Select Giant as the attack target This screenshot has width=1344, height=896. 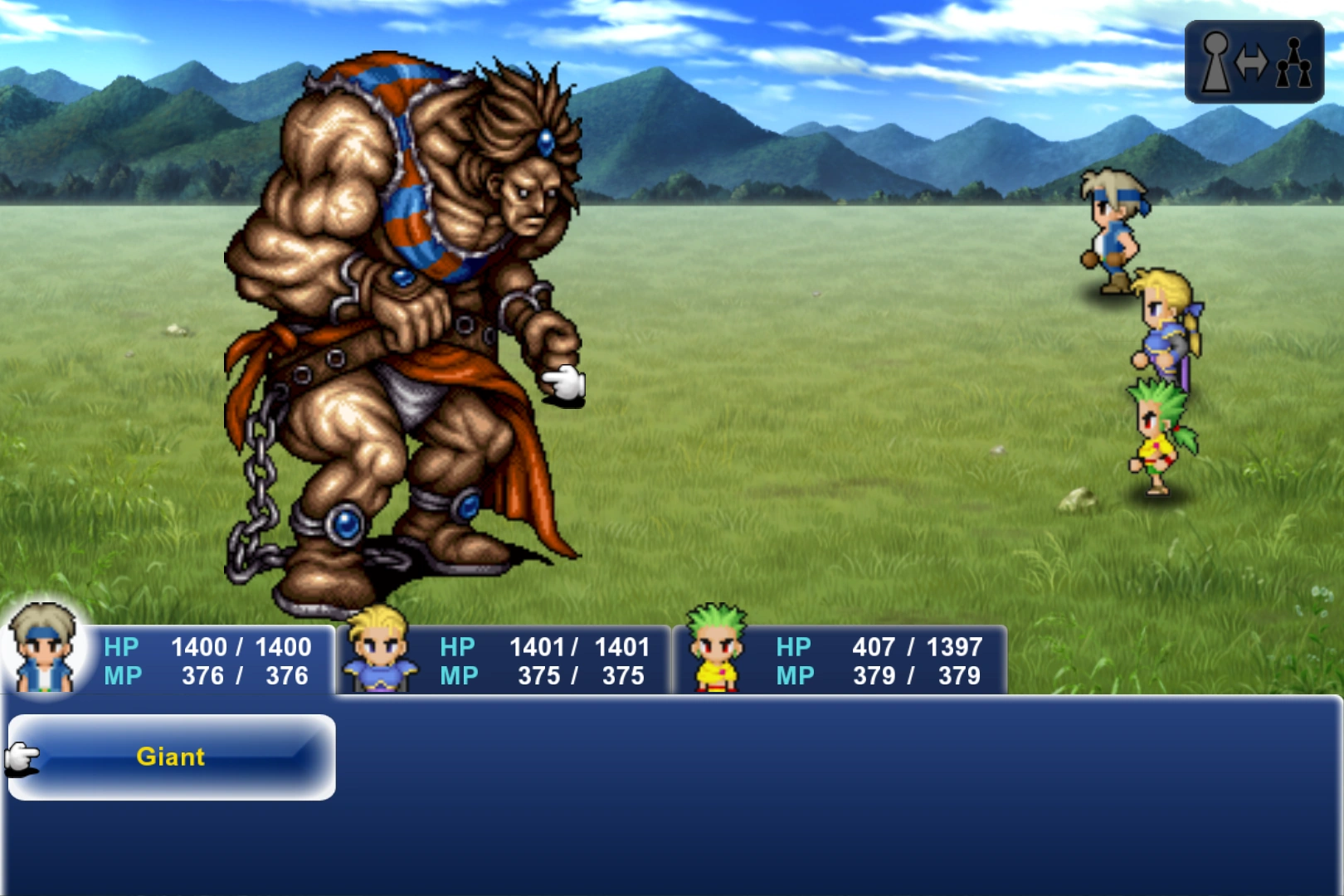[170, 757]
